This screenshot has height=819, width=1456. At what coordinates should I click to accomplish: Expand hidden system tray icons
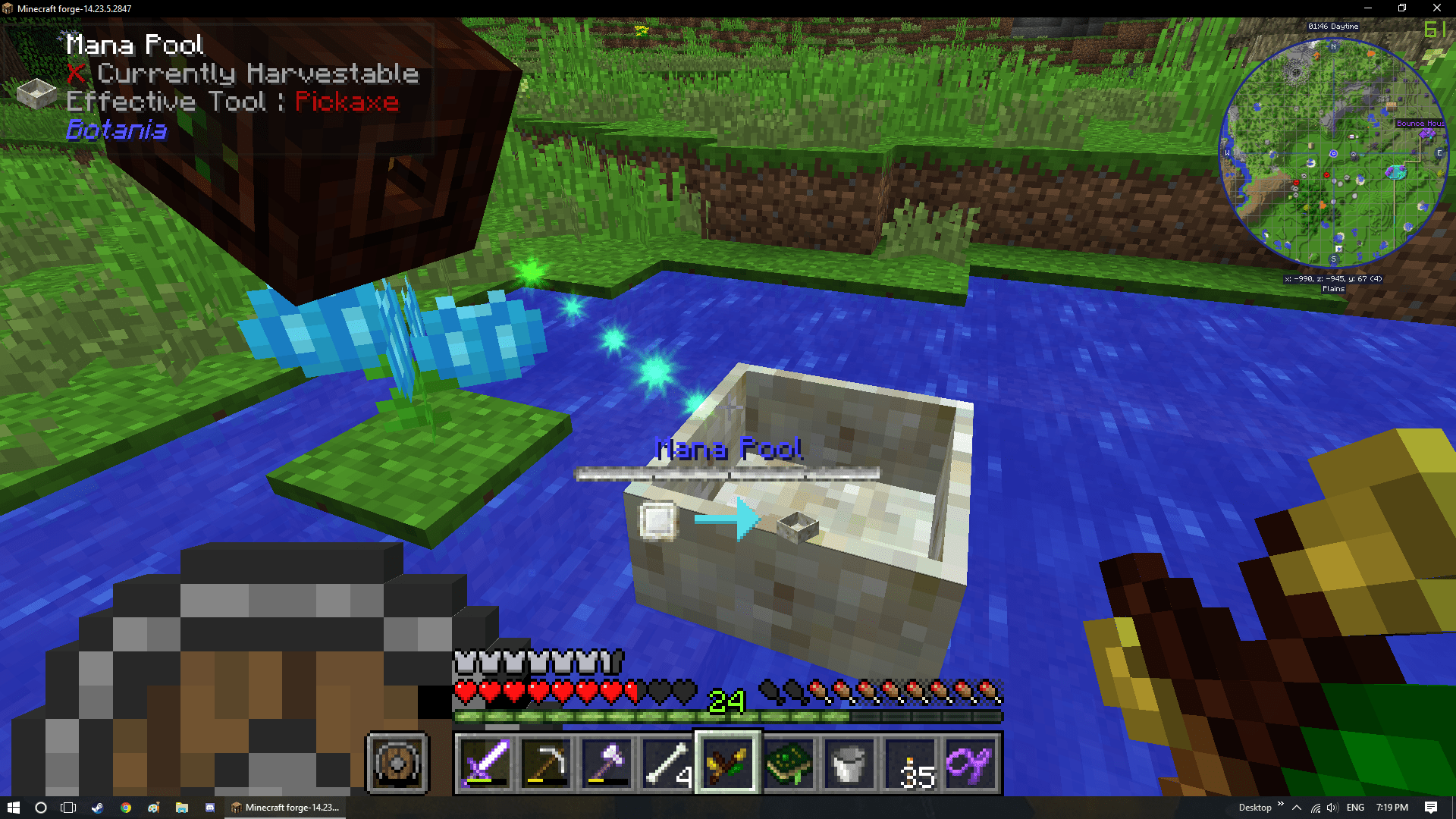pyautogui.click(x=1297, y=807)
